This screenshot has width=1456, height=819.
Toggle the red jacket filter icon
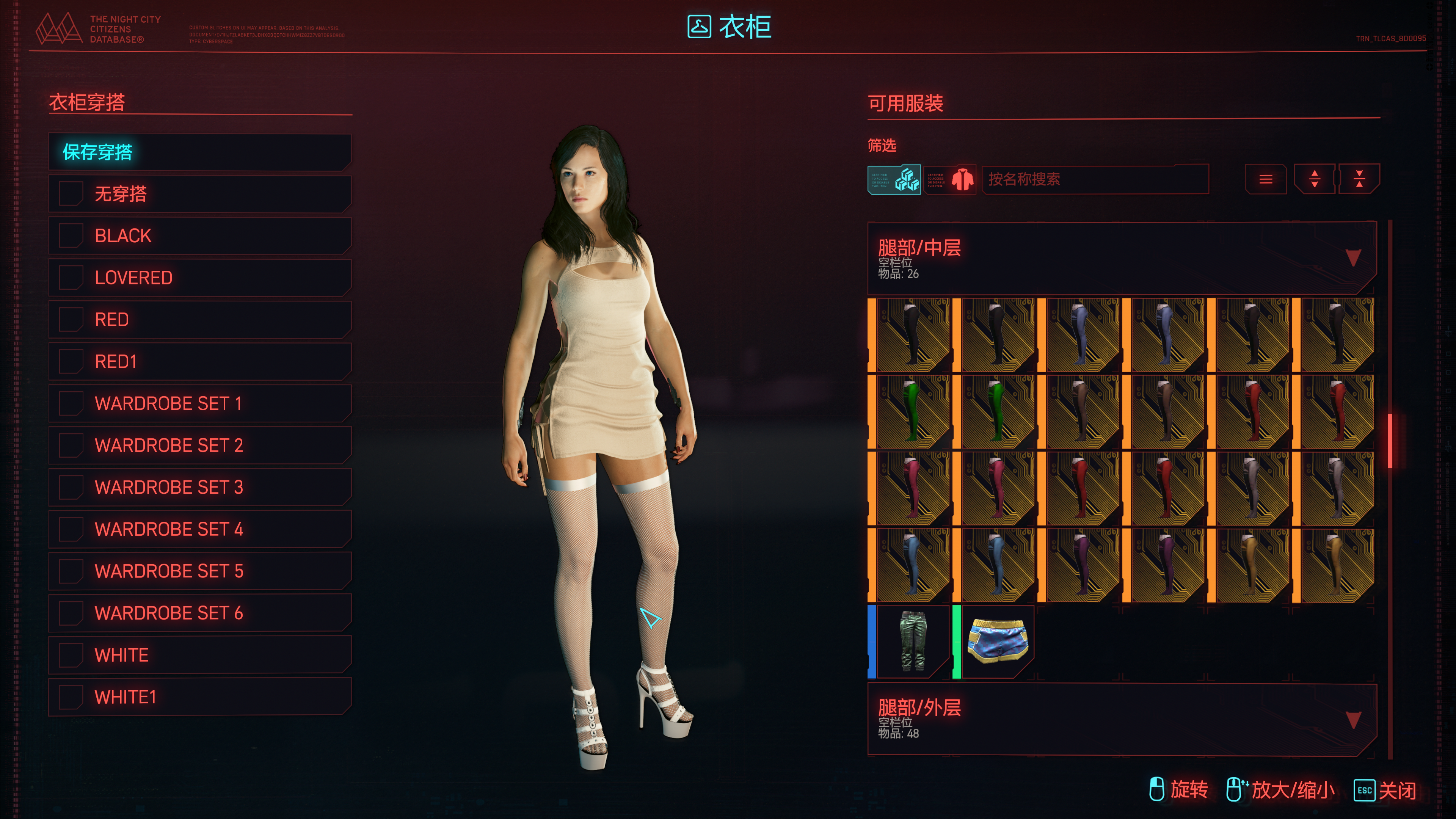[949, 180]
